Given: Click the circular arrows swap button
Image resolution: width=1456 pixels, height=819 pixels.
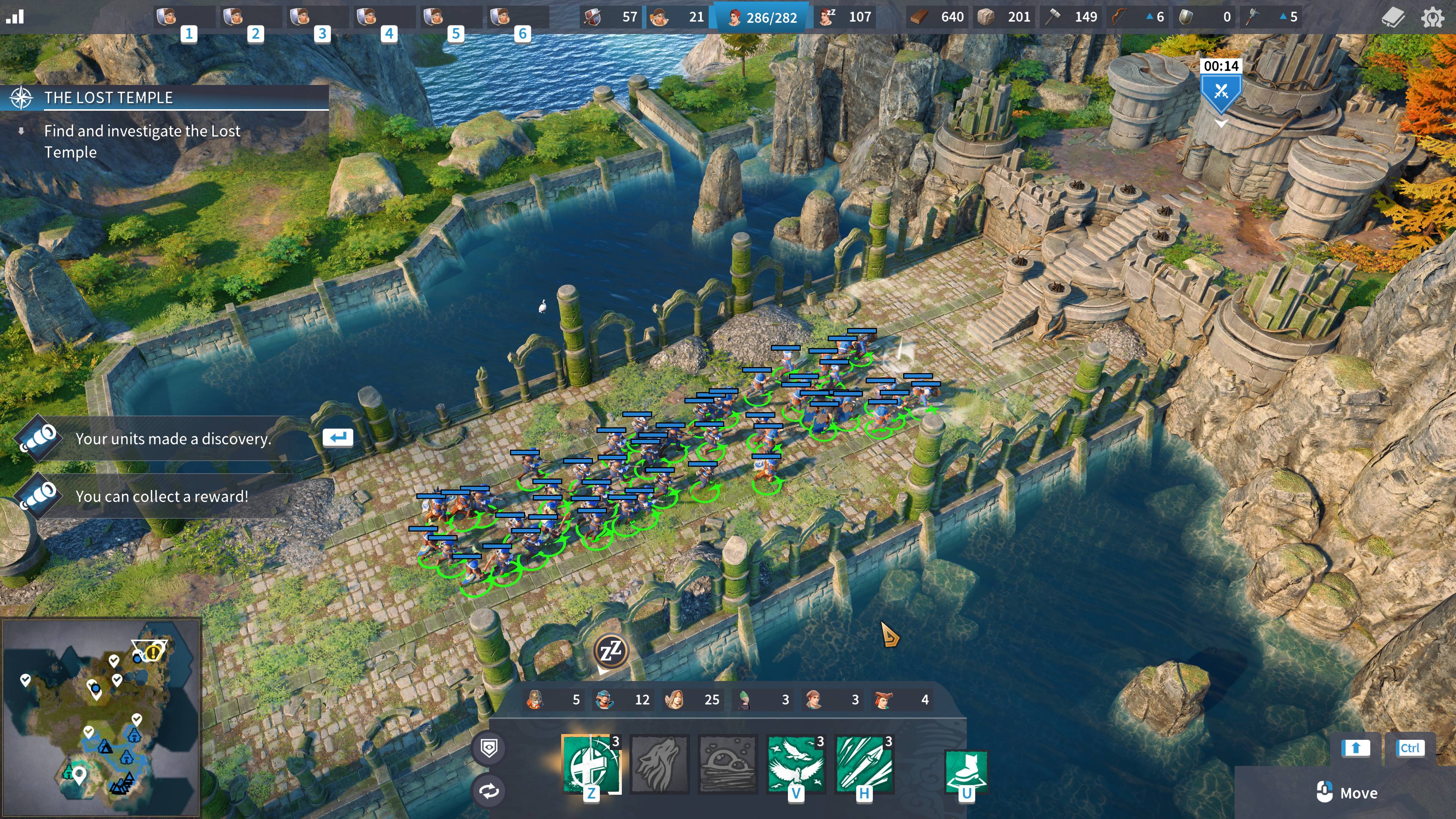Looking at the screenshot, I should 489,791.
